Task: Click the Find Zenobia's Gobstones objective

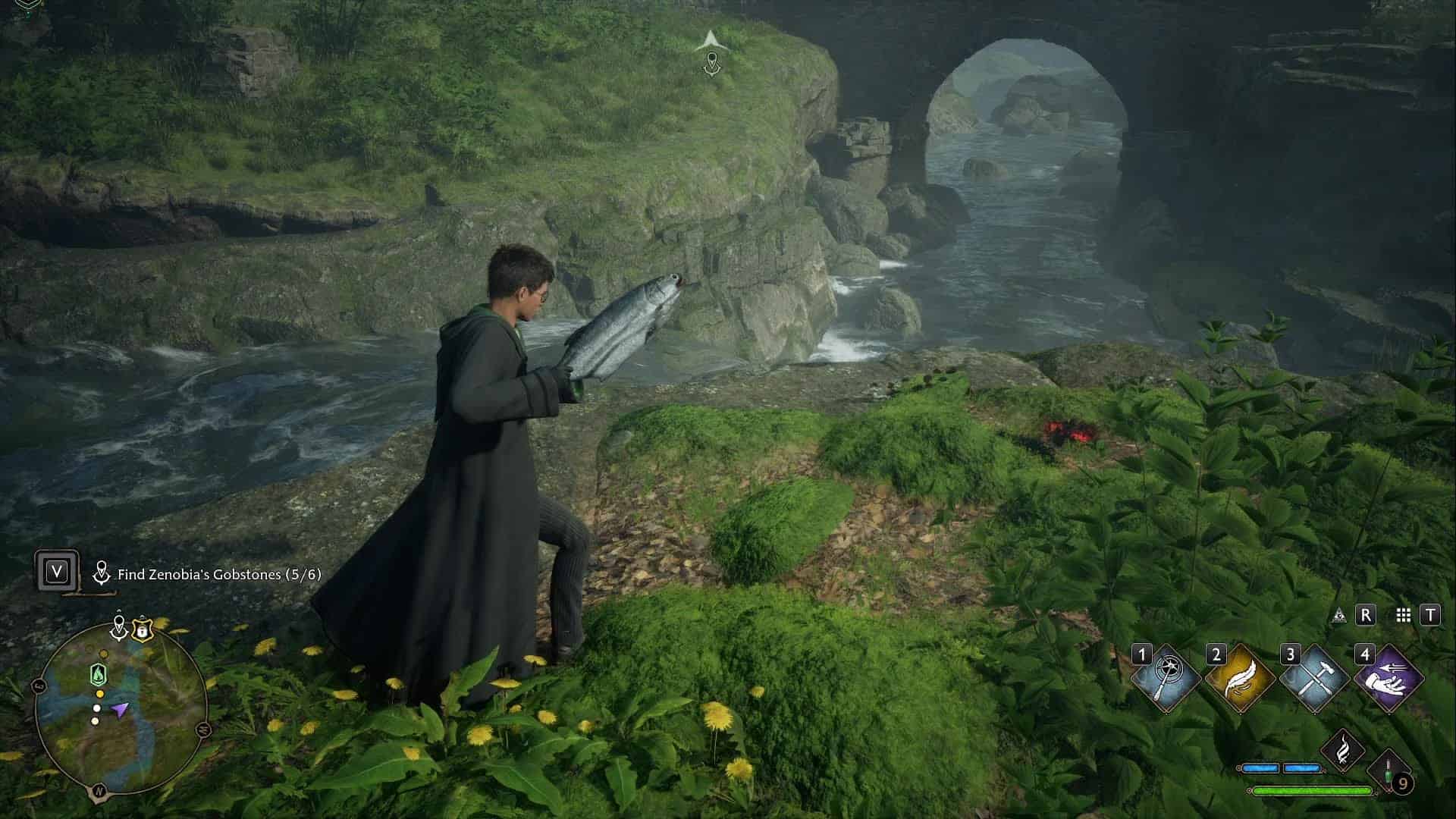Action: pos(218,574)
